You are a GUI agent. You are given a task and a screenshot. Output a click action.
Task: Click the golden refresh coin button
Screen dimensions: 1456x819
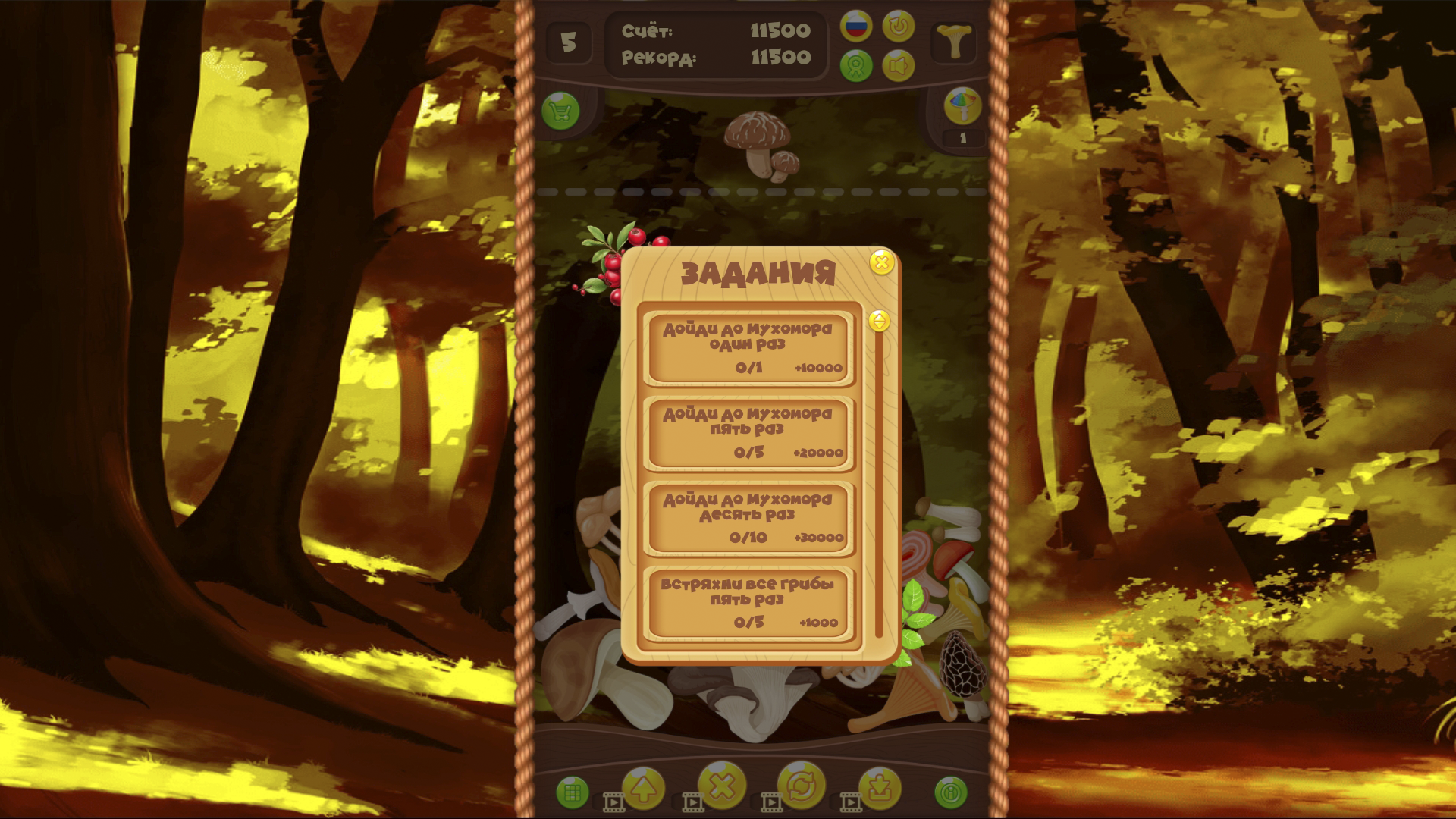point(802,786)
